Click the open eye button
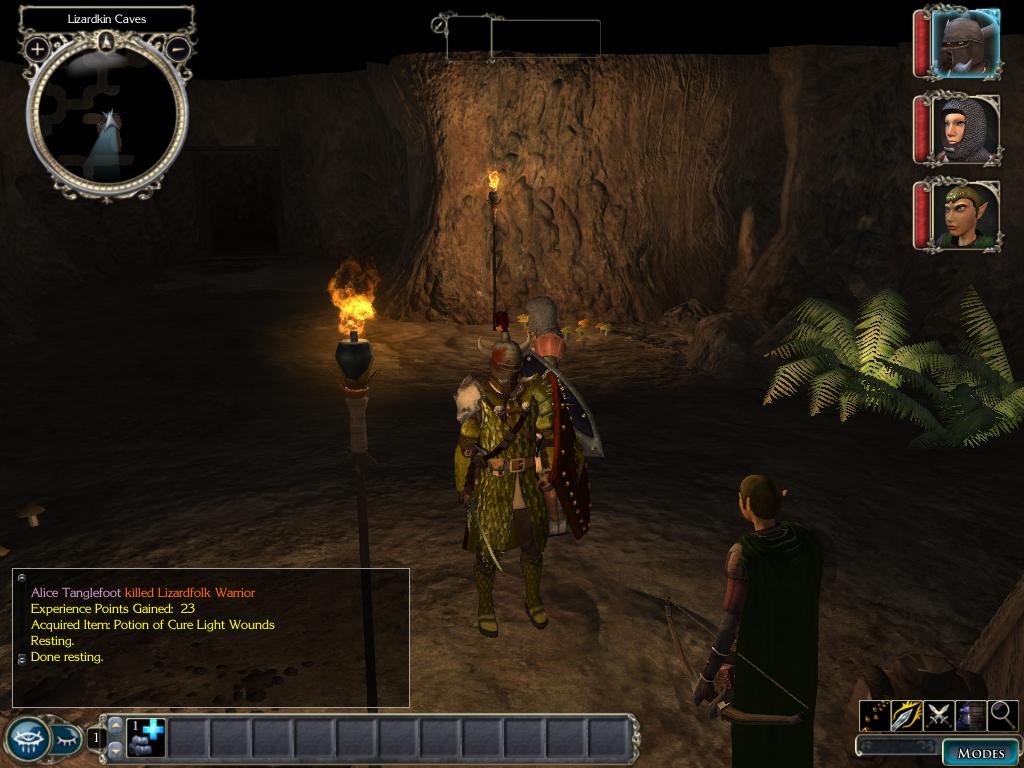This screenshot has width=1024, height=768. (x=27, y=738)
